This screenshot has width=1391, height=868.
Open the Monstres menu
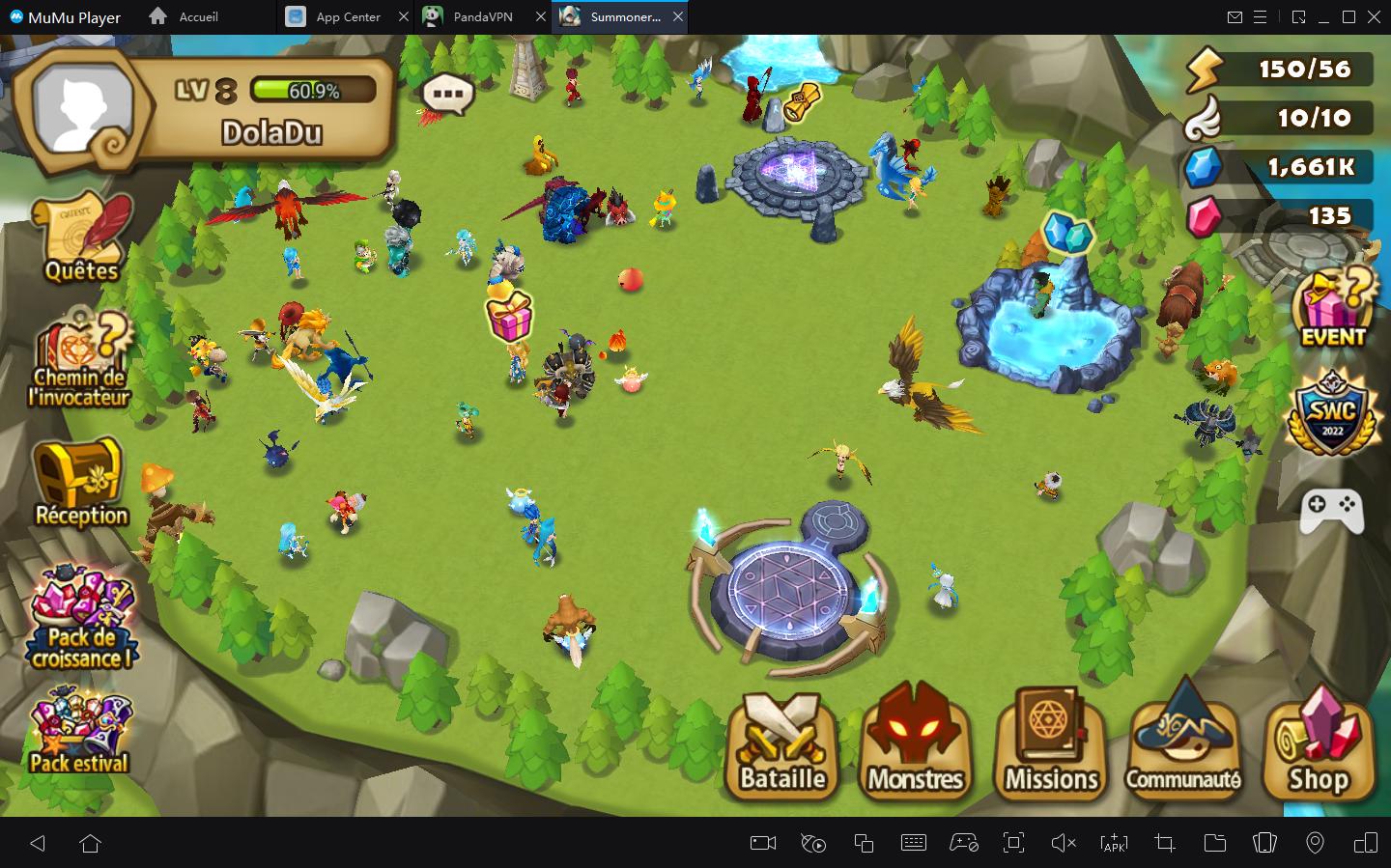pos(915,745)
